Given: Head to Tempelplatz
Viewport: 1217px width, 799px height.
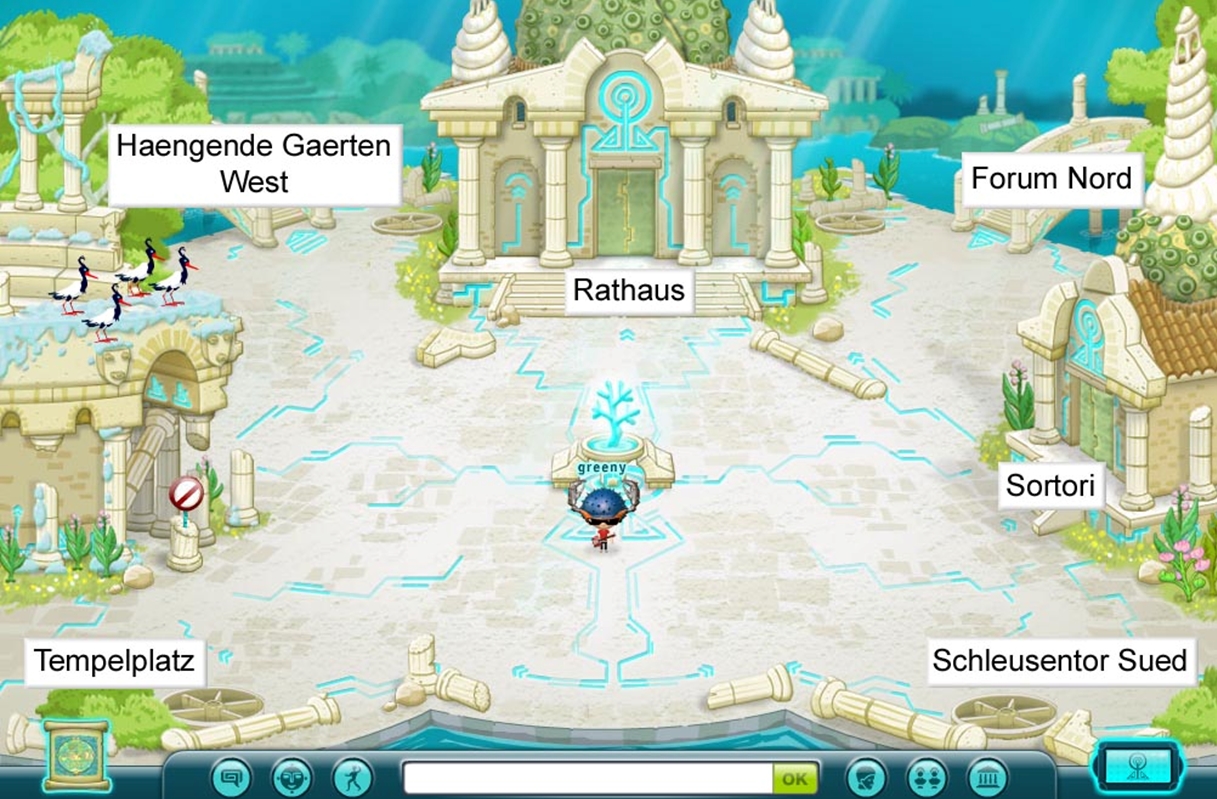Looking at the screenshot, I should 114,661.
